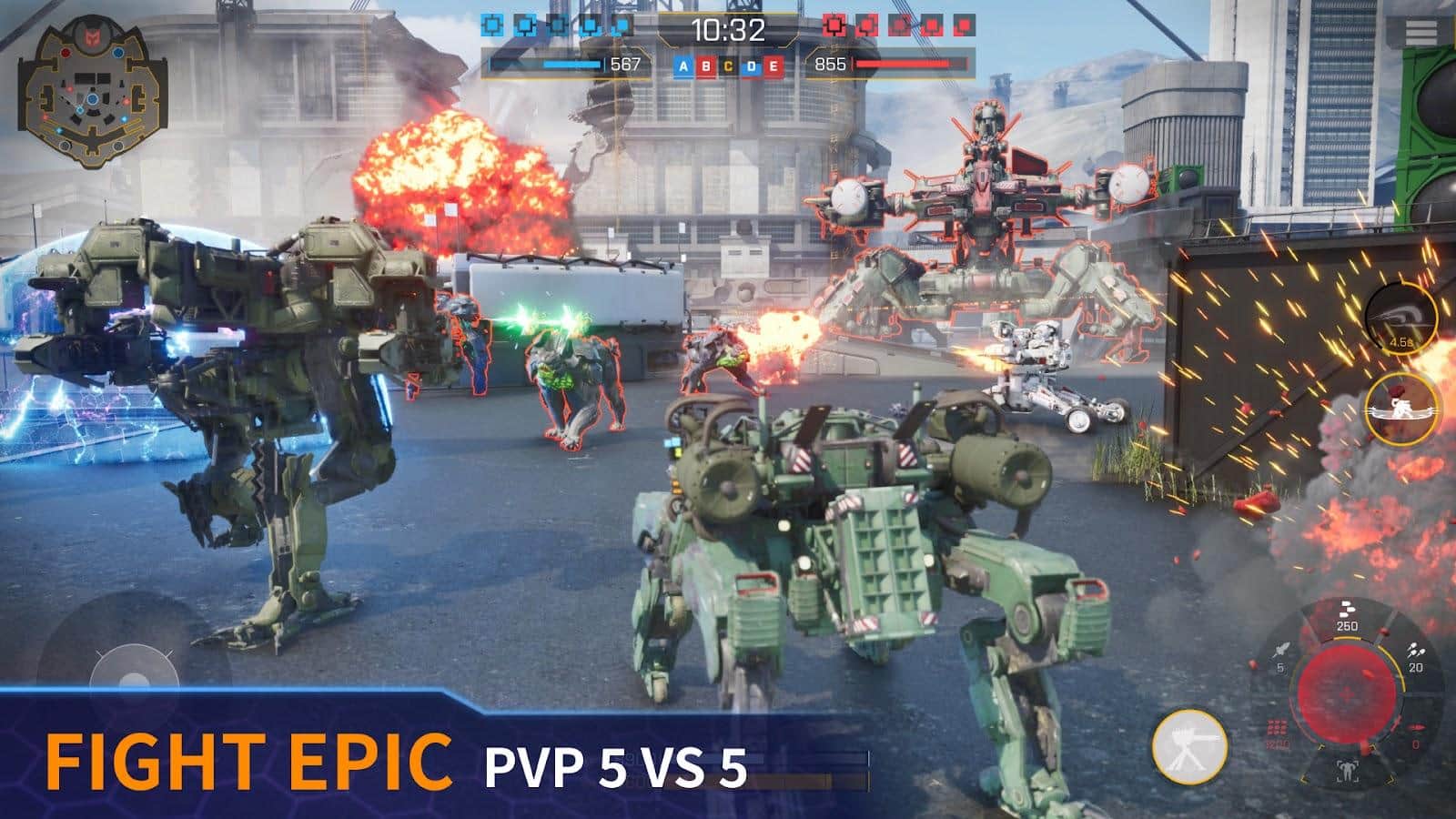Tap the weapon slot showing 1200 ammo

[1277, 733]
